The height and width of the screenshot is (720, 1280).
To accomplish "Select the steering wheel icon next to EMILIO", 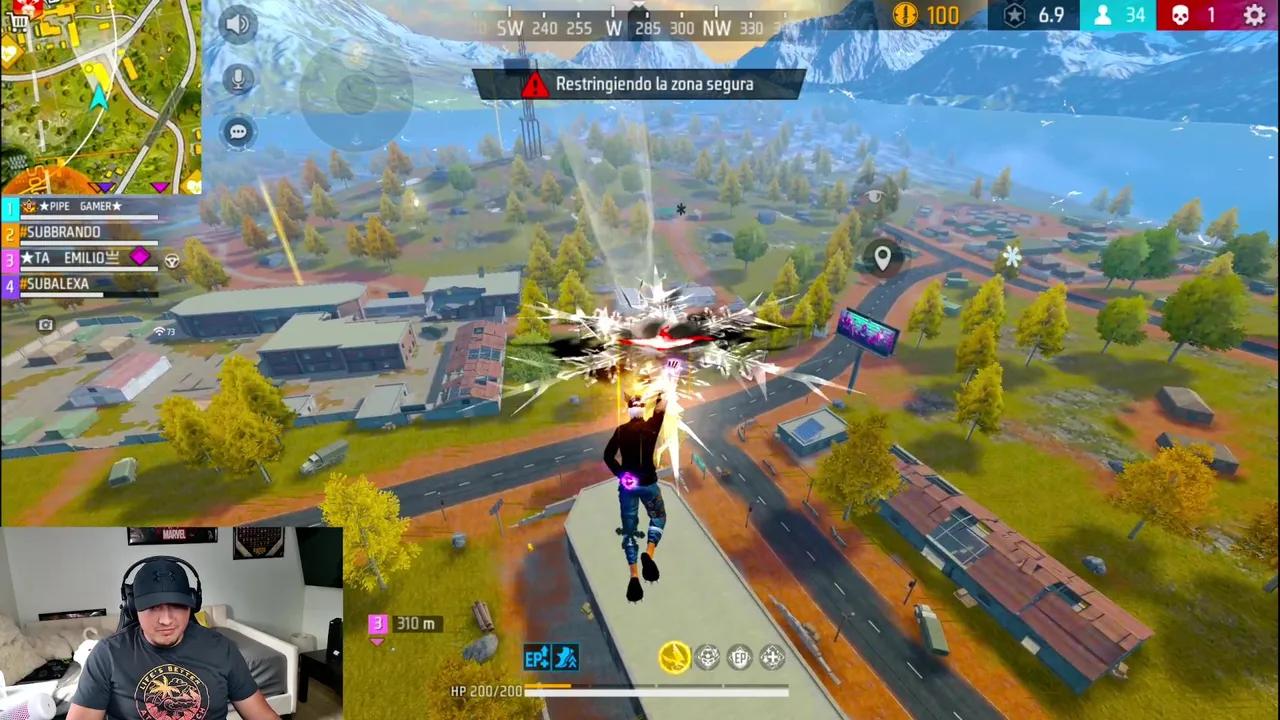I will pyautogui.click(x=171, y=259).
